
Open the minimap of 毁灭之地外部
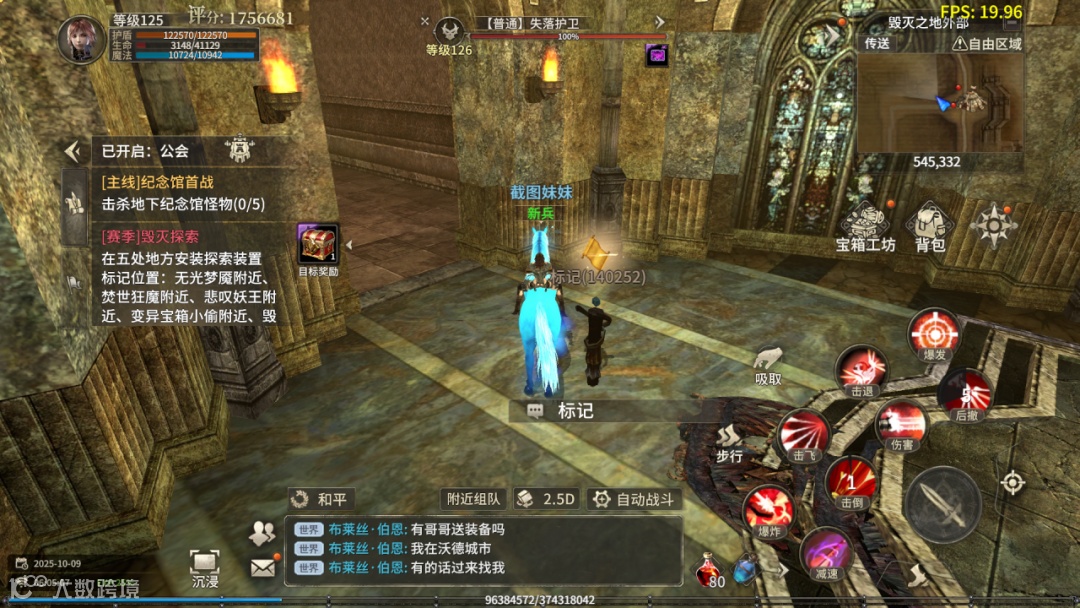[939, 100]
